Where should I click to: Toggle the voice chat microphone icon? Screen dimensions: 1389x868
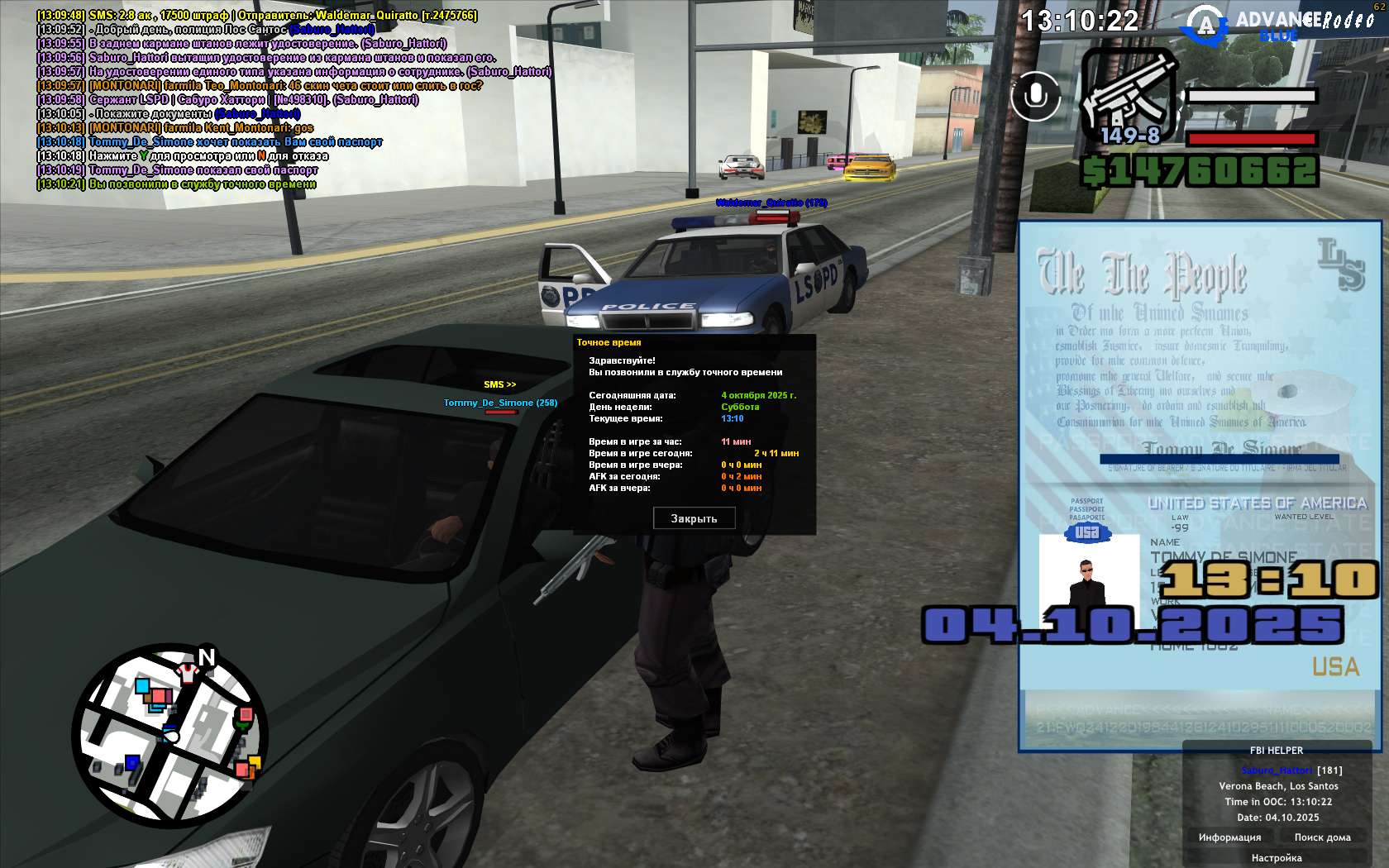click(x=1035, y=96)
